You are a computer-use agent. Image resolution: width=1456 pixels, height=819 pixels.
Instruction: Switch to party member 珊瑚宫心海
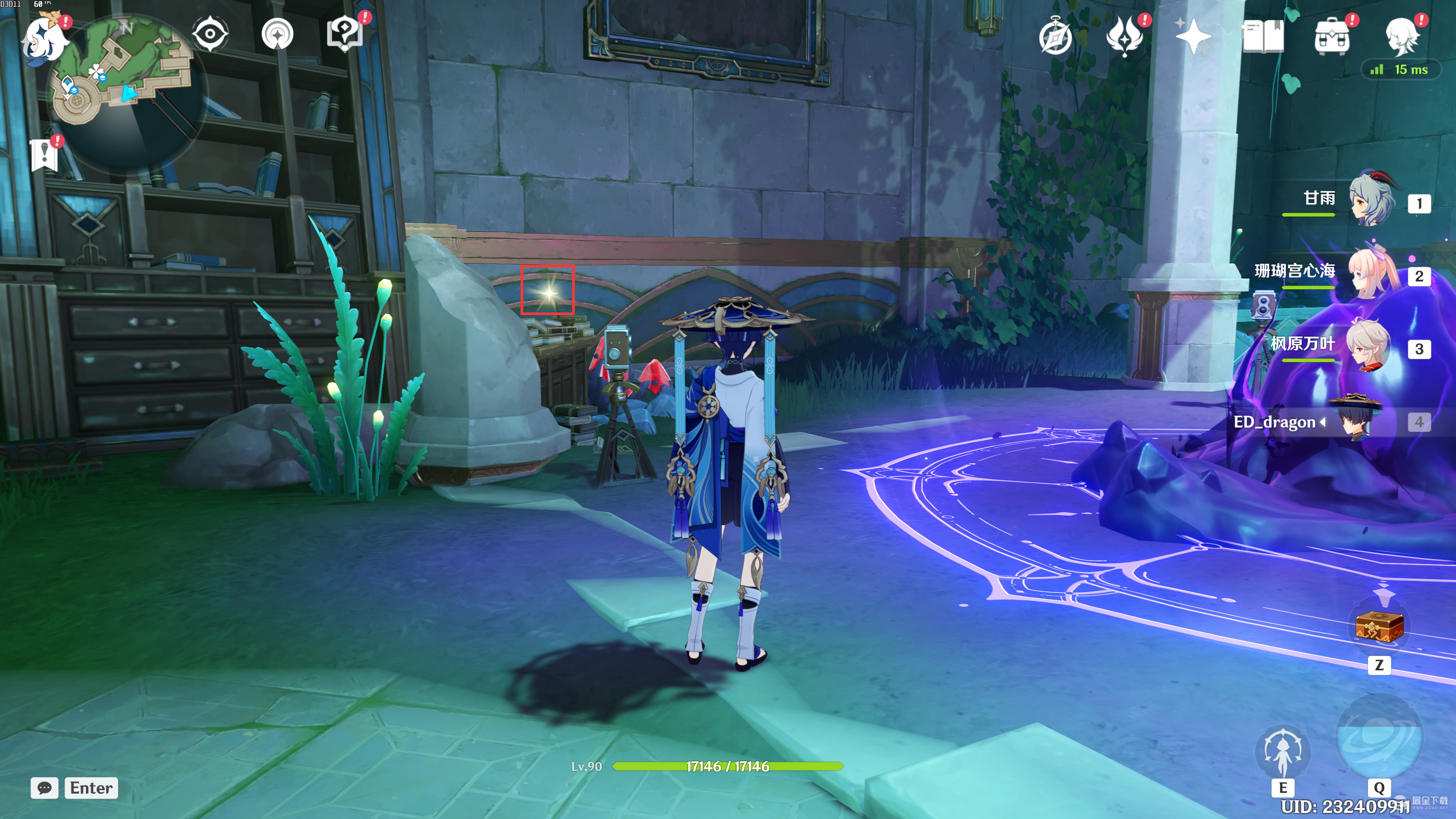pyautogui.click(x=1370, y=273)
